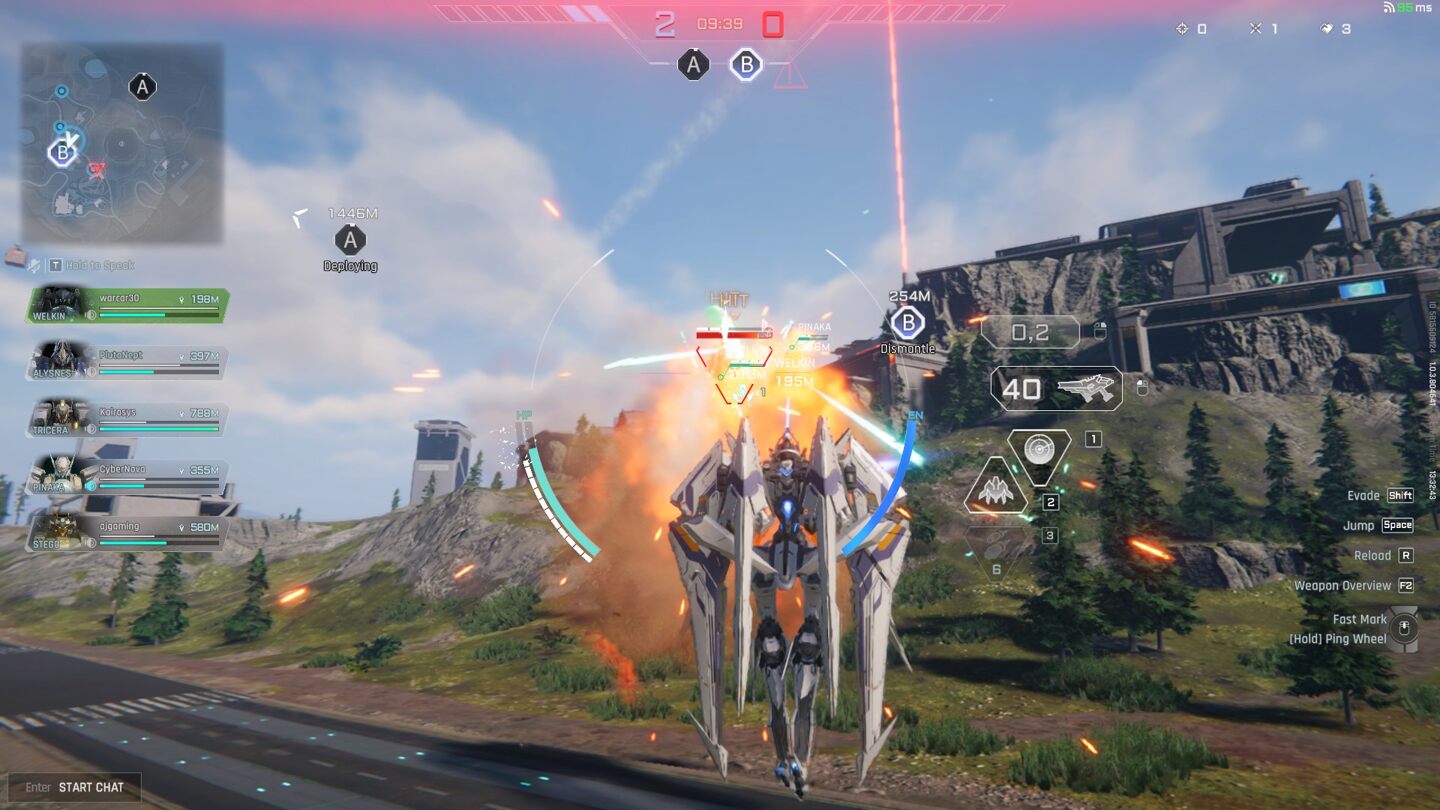Select teammate warcar30's Welkin card
Screen dimensions: 1440x810
(x=128, y=305)
